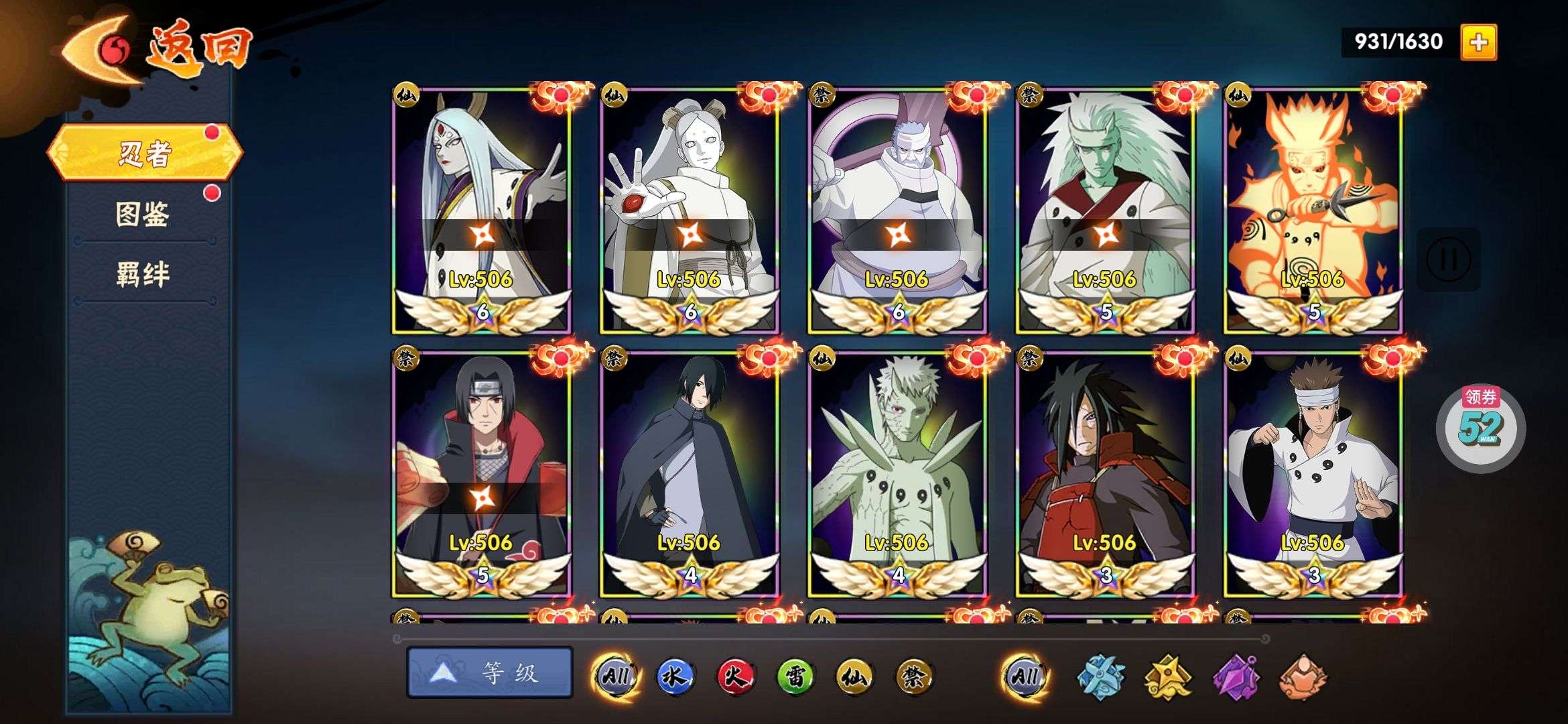Toggle the 等级 sort button
Image resolution: width=1568 pixels, height=724 pixels.
[490, 672]
